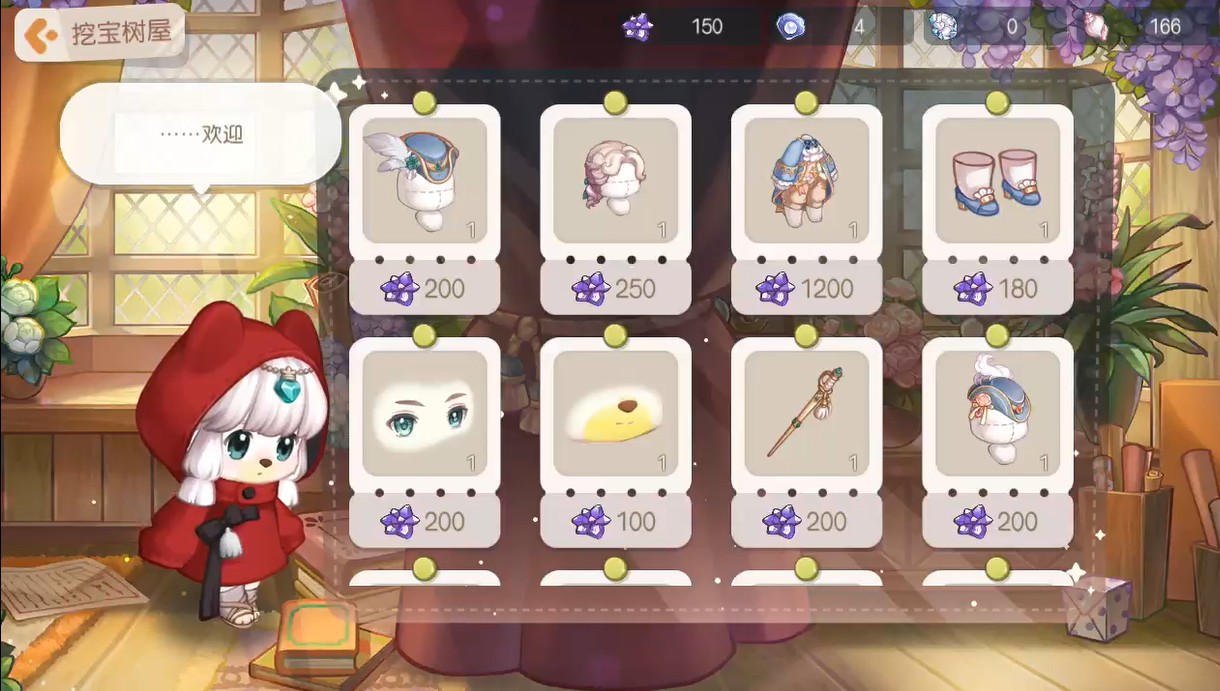
Task: Pick the blue shoes with pink socks
Action: coord(997,181)
